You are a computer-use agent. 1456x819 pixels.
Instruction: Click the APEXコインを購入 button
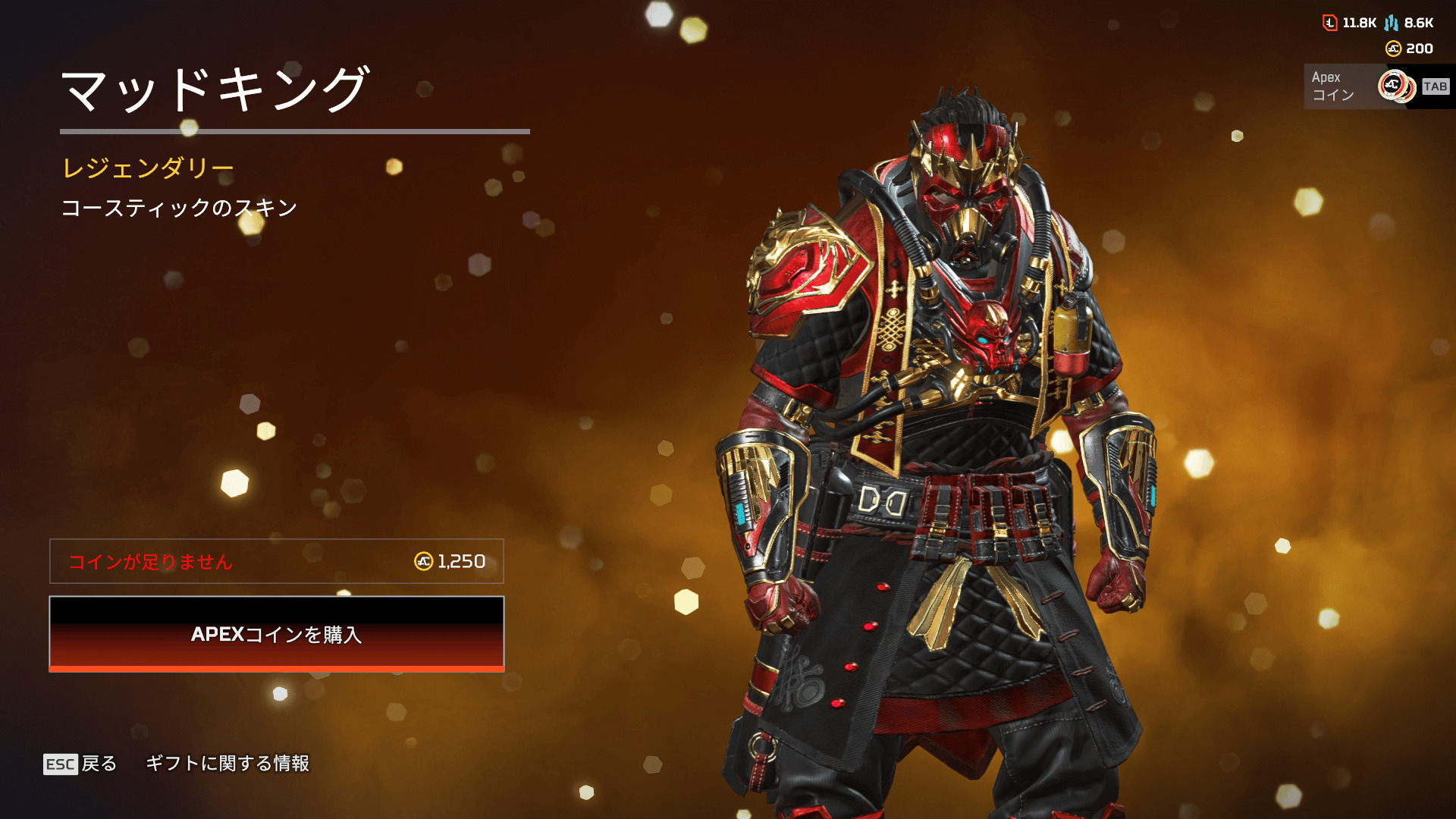pos(277,634)
